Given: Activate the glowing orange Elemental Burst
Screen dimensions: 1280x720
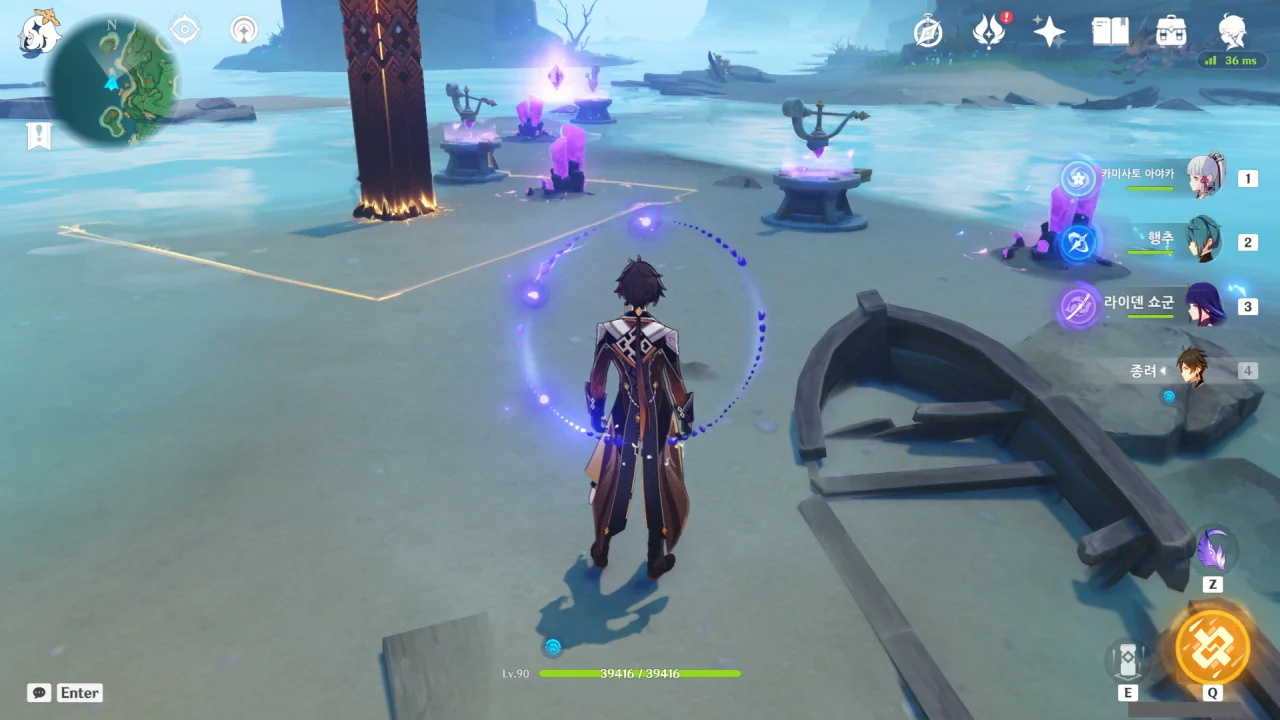Looking at the screenshot, I should pyautogui.click(x=1212, y=646).
